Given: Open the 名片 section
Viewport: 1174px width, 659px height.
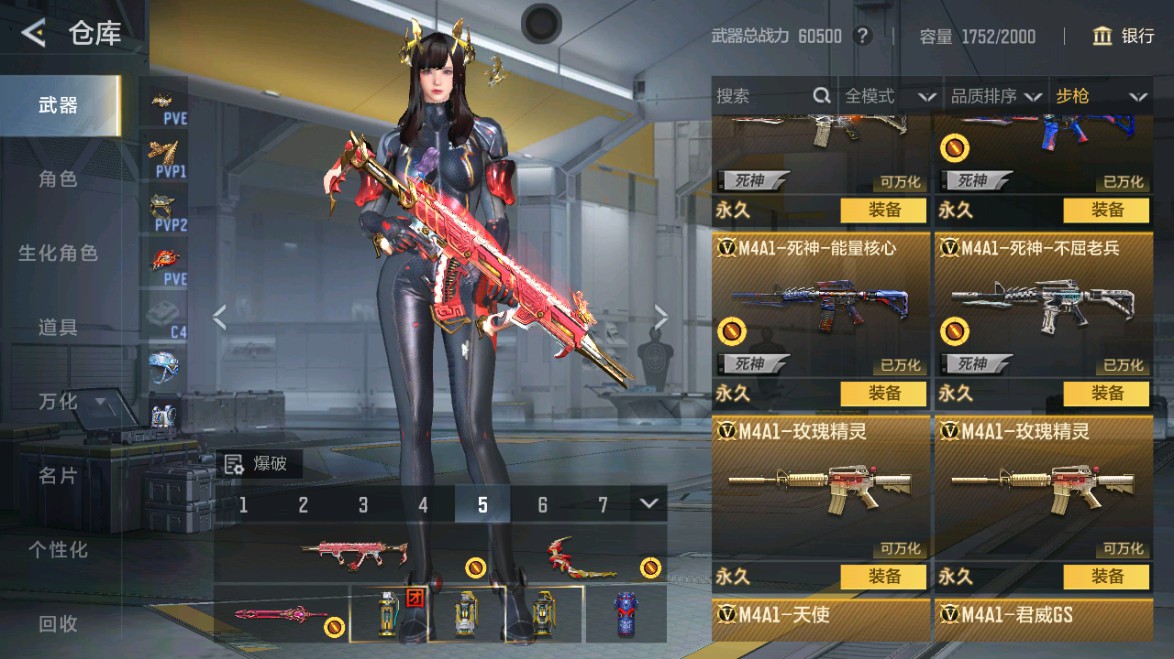Looking at the screenshot, I should click(x=58, y=475).
